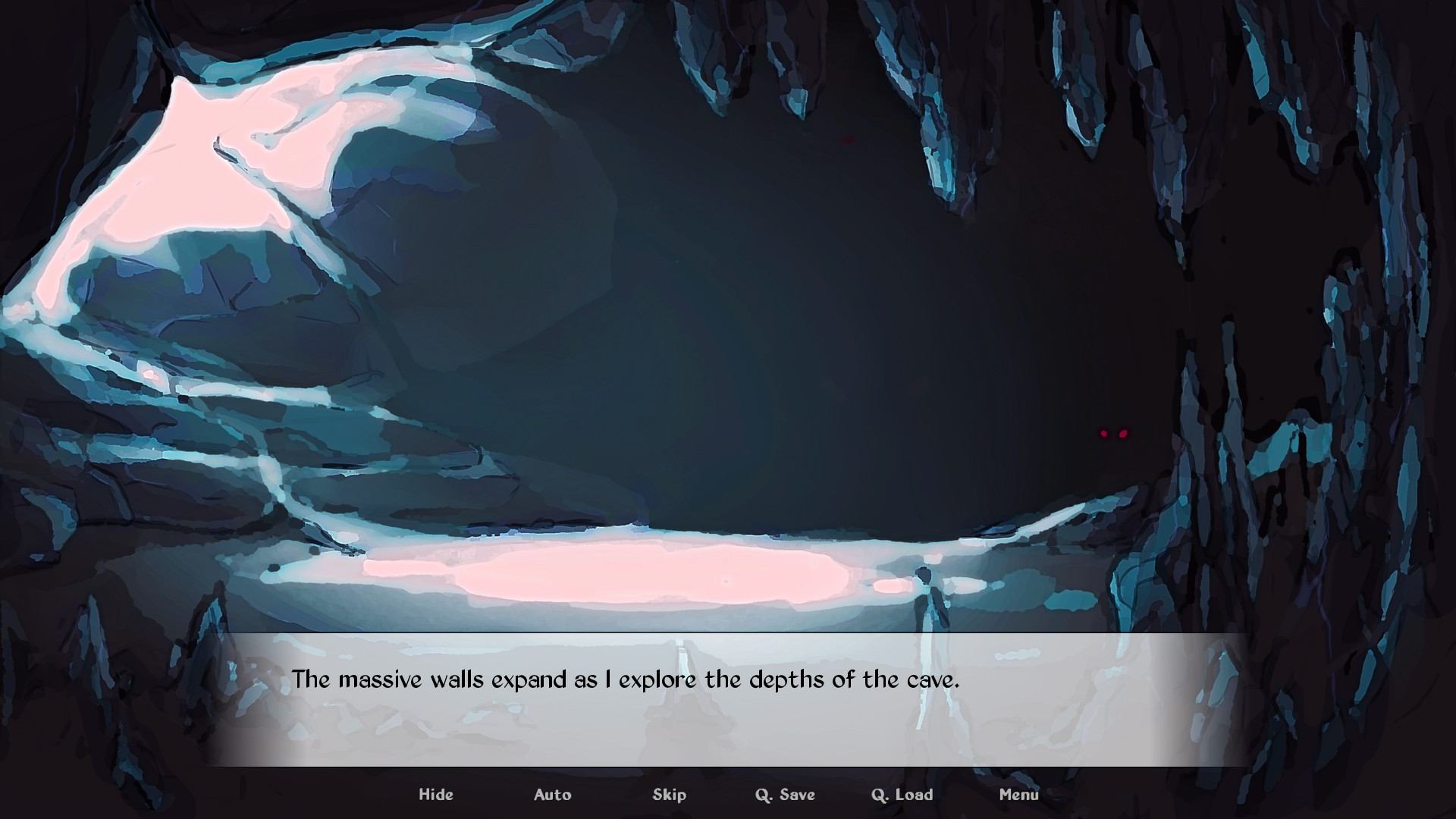The width and height of the screenshot is (1456, 819).
Task: Click the red glowing eyes in the darkness
Action: (x=1113, y=432)
